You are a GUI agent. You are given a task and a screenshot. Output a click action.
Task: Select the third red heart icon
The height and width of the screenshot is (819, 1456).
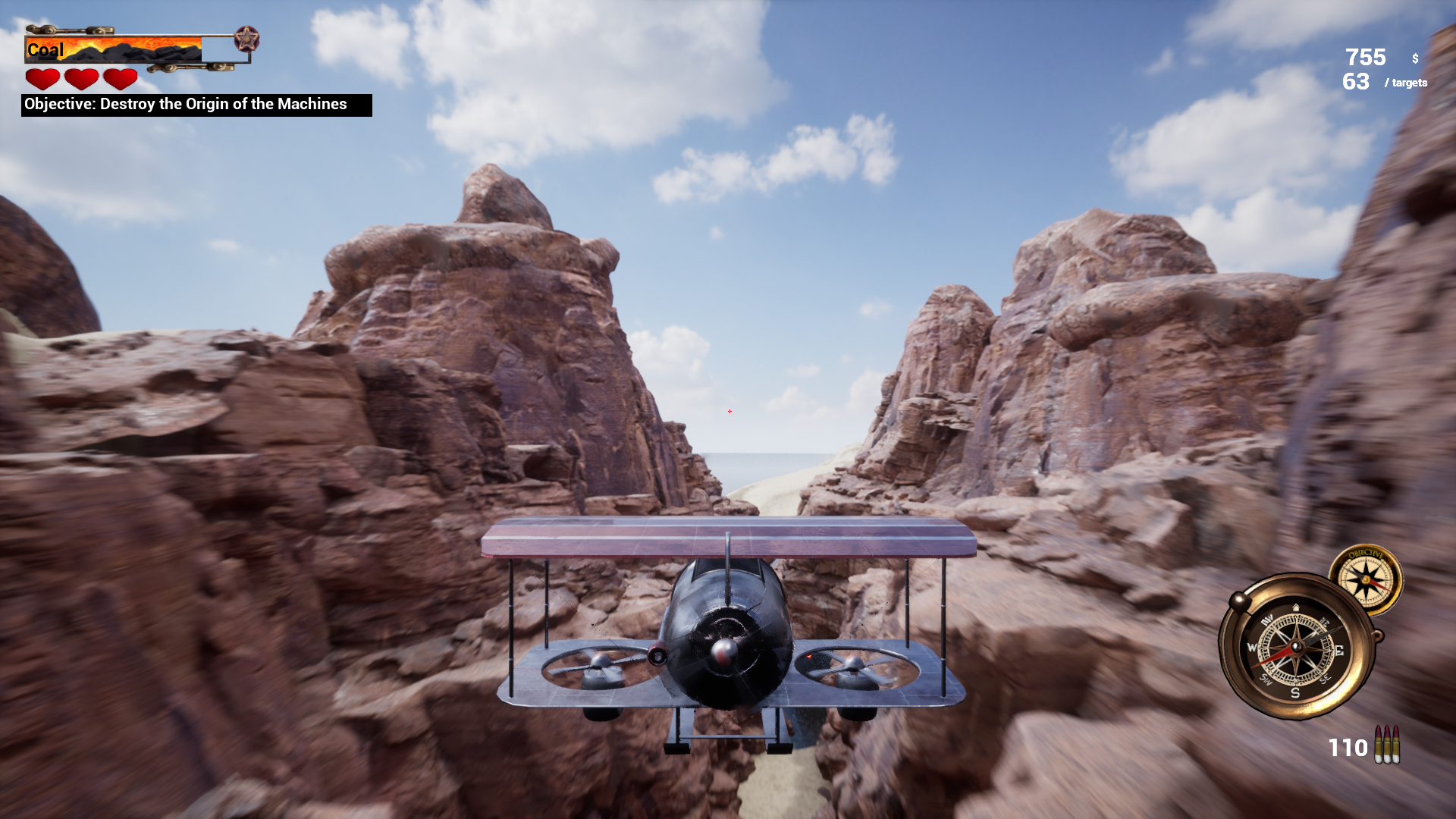(x=121, y=78)
